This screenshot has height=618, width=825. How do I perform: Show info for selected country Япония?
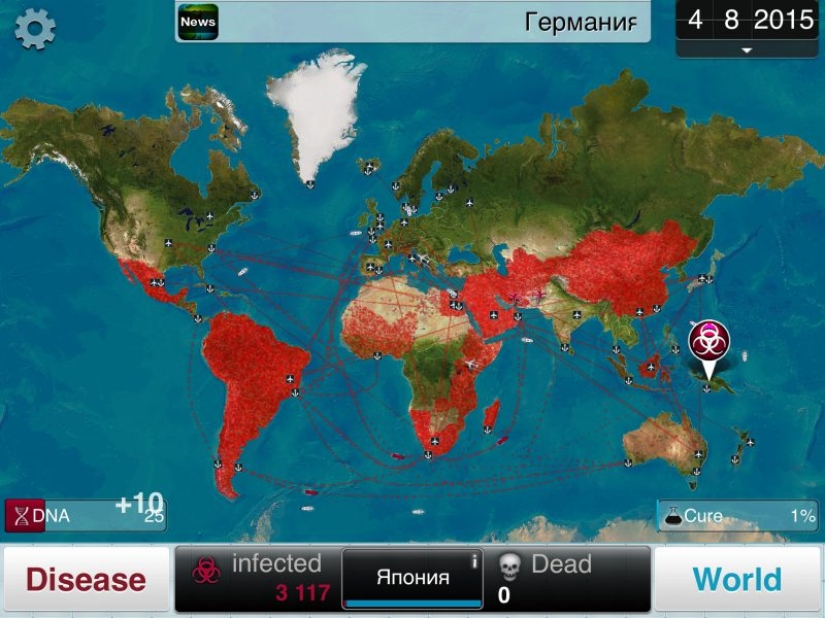tap(413, 577)
